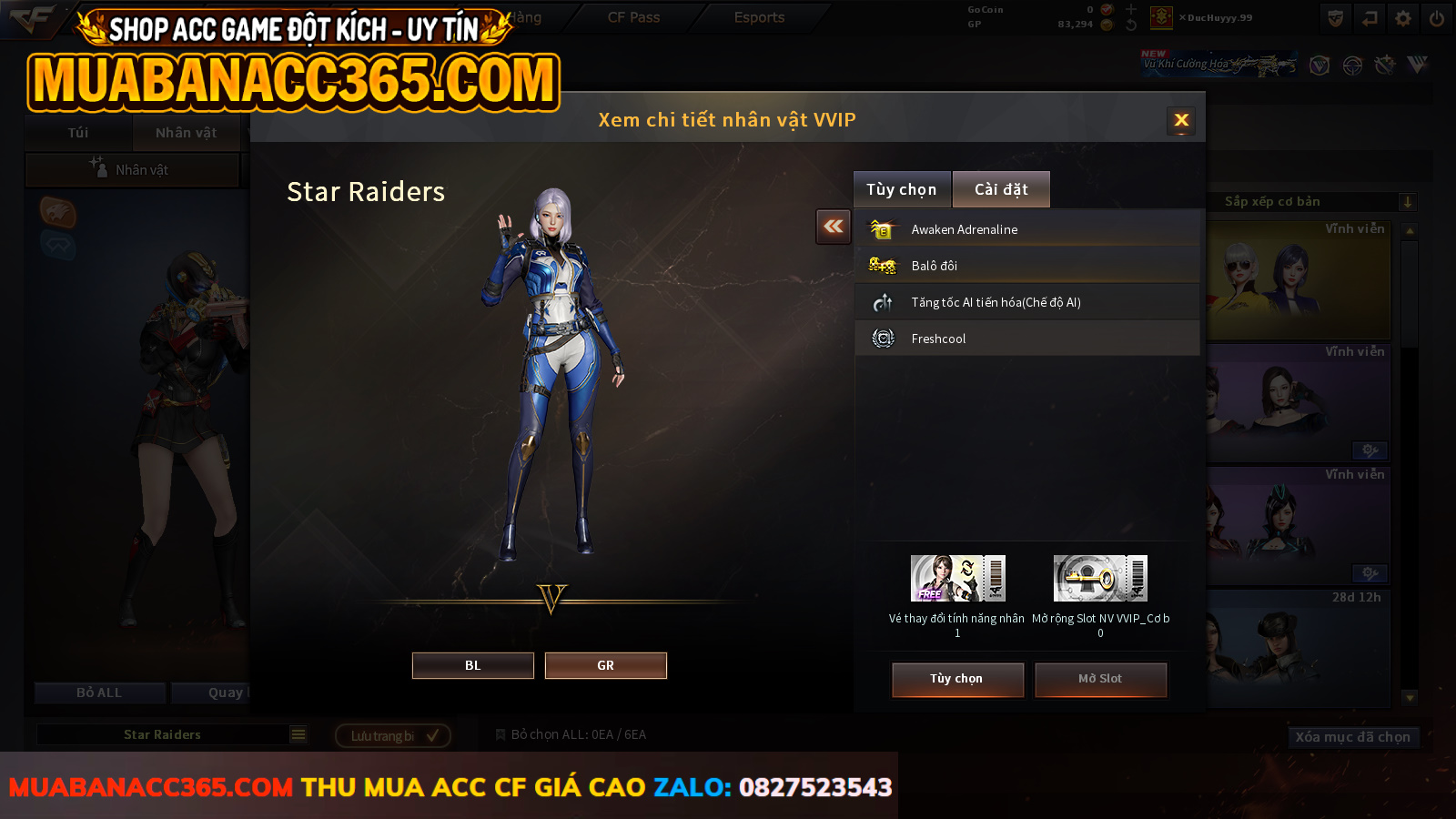Click the Tùy chọn button at bottom
The width and height of the screenshot is (1456, 819).
tap(957, 679)
